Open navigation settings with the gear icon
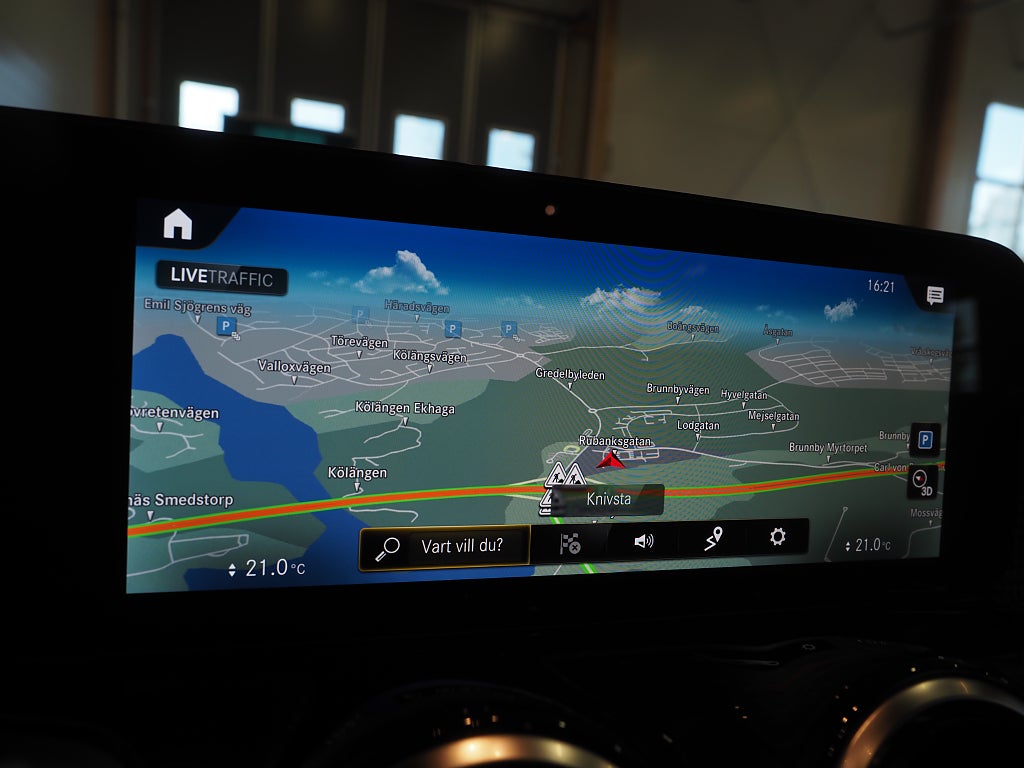This screenshot has height=768, width=1024. pos(778,537)
